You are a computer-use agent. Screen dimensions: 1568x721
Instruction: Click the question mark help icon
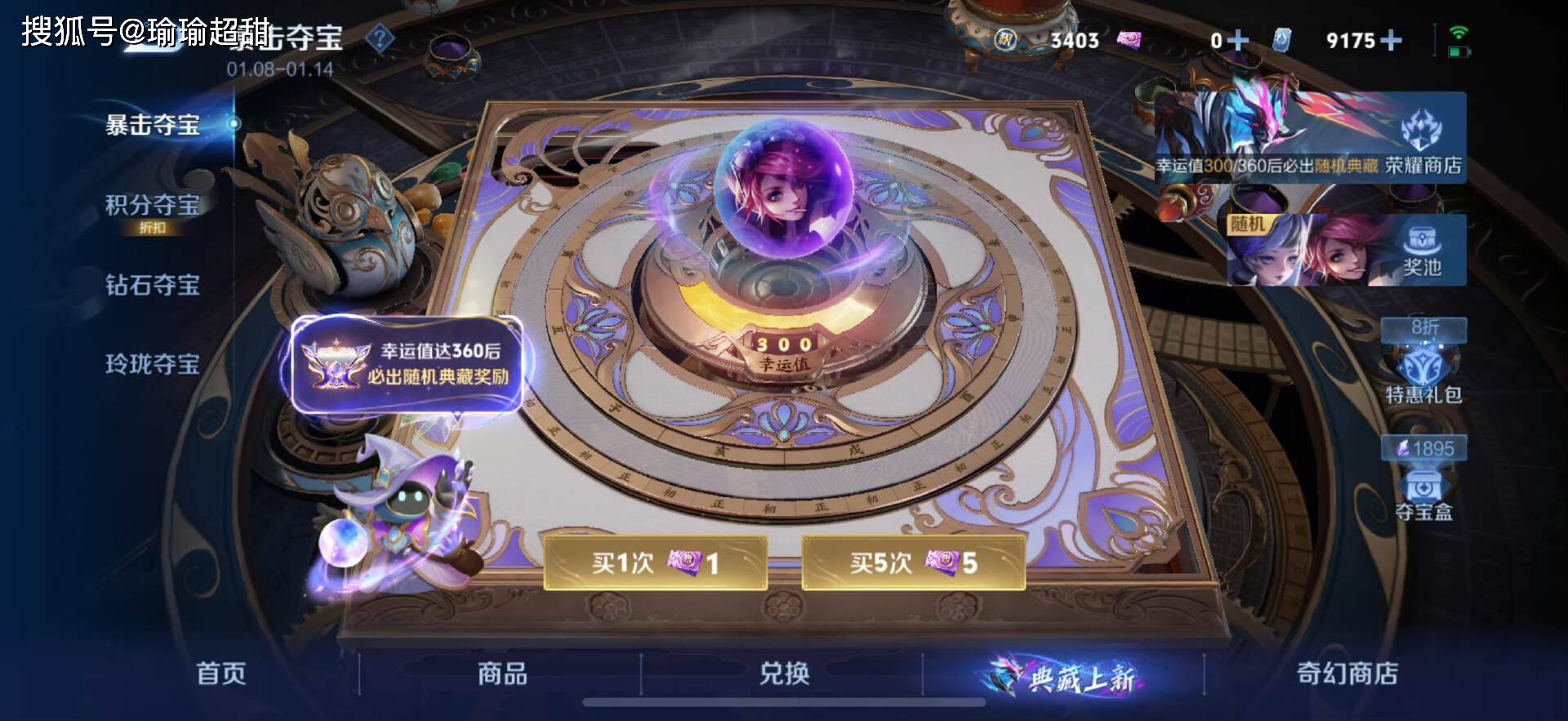(x=380, y=38)
